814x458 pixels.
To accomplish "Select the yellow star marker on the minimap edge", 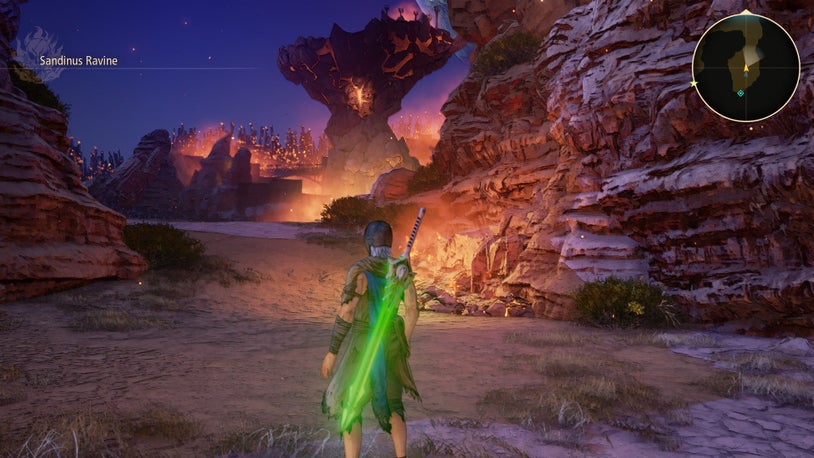I will [693, 84].
